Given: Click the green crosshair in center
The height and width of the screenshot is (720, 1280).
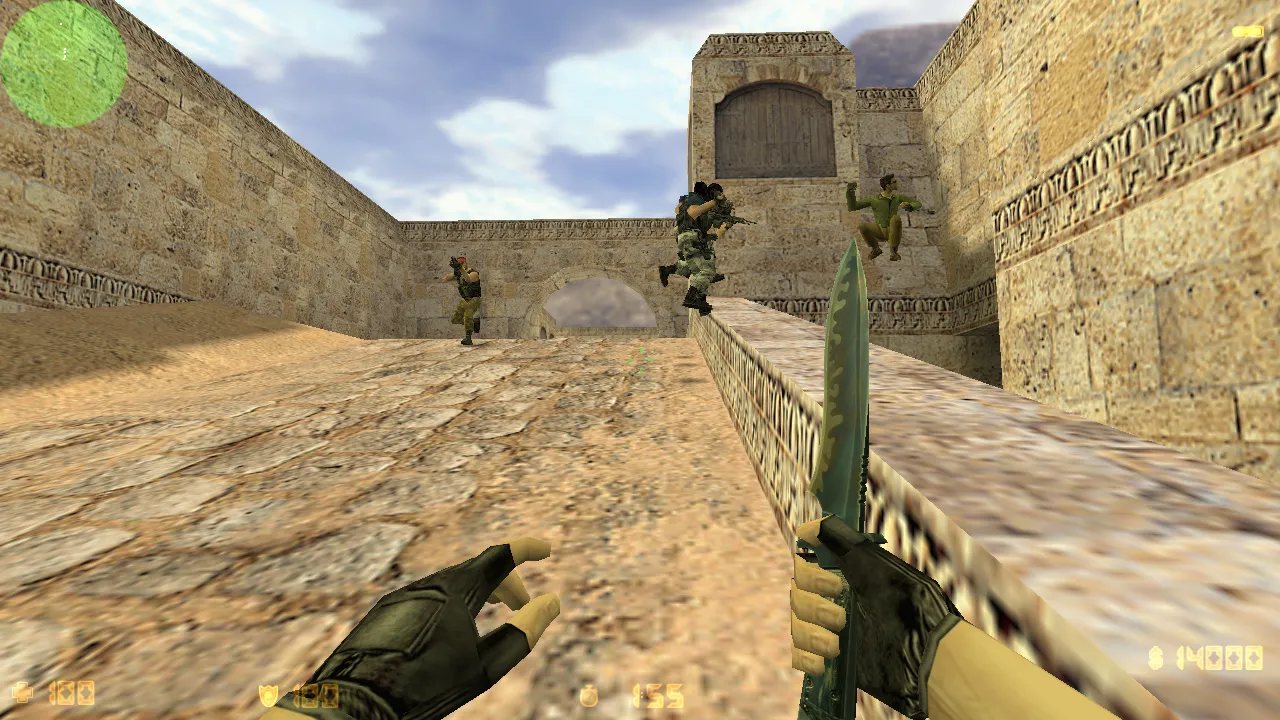Looking at the screenshot, I should [640, 360].
